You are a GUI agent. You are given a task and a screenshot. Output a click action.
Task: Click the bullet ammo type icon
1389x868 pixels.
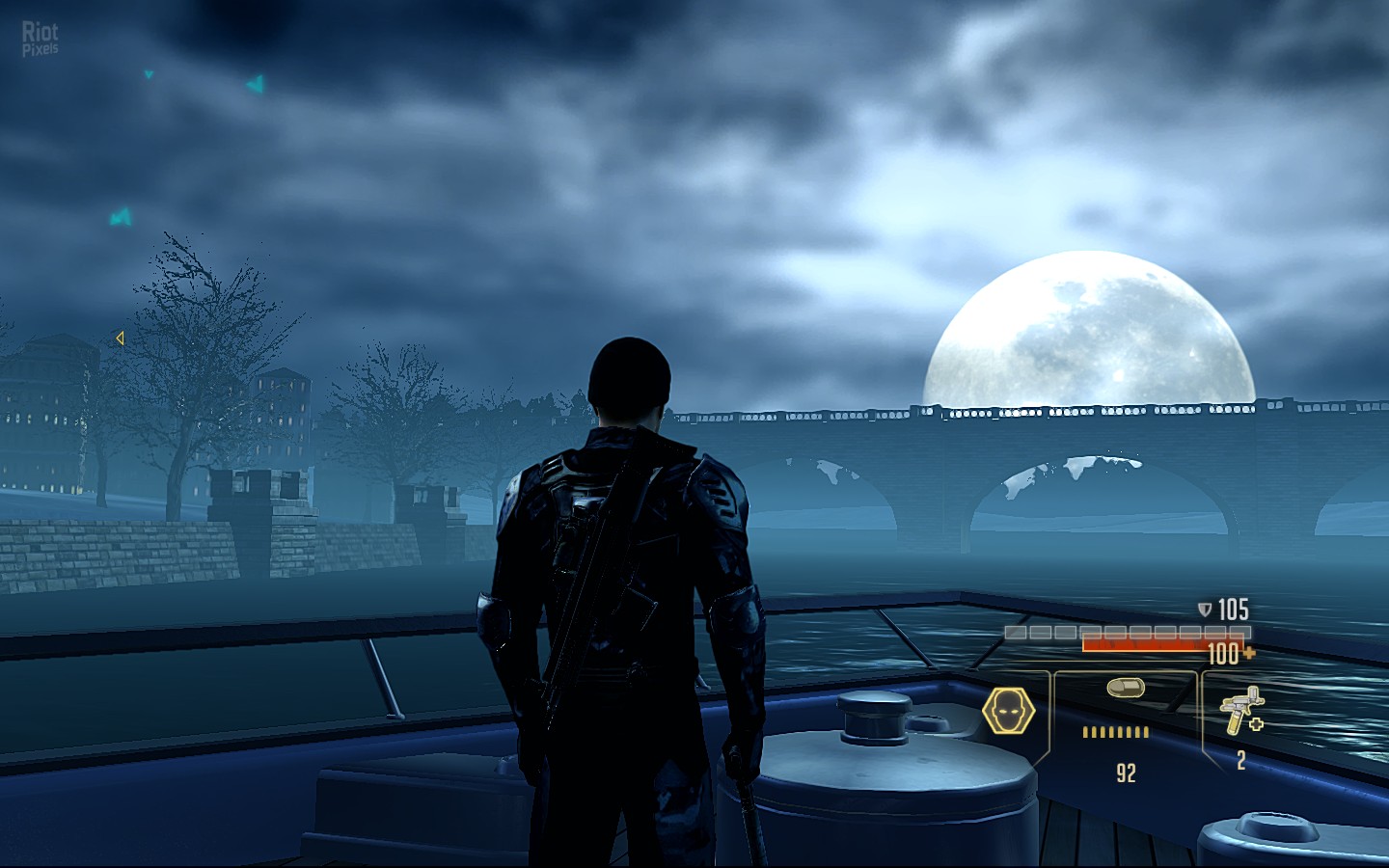click(x=1126, y=688)
